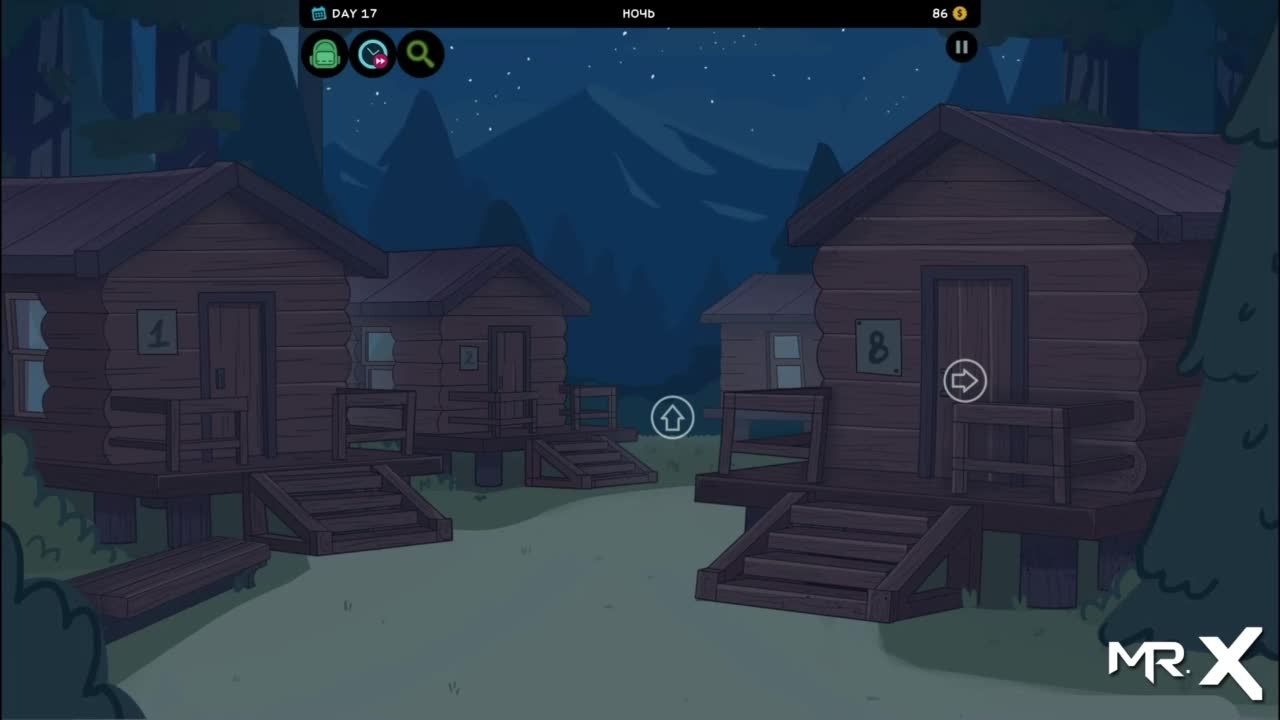1280x720 pixels.
Task: Skip time with the clock icon
Action: click(x=373, y=54)
